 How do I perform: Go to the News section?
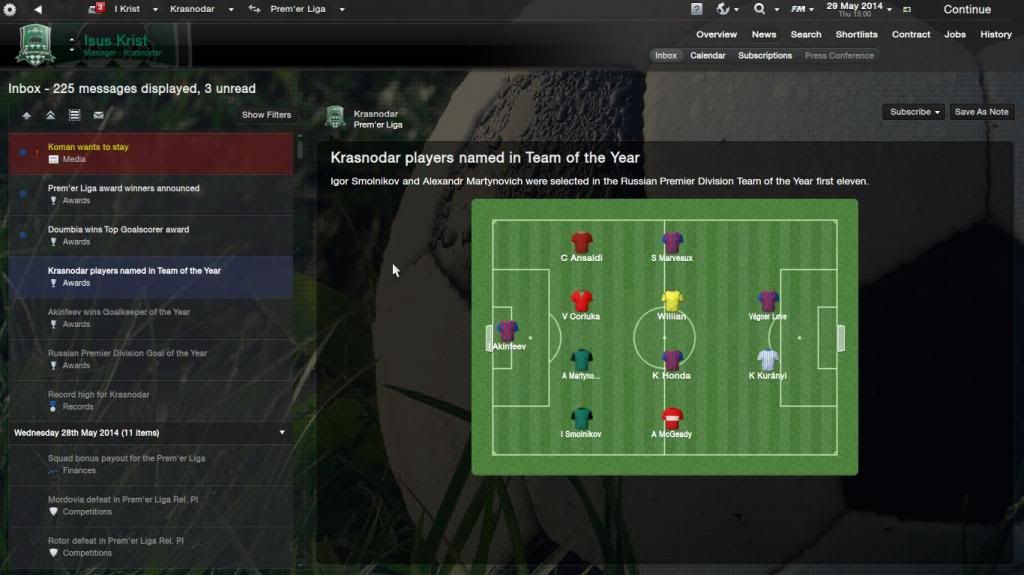point(764,34)
